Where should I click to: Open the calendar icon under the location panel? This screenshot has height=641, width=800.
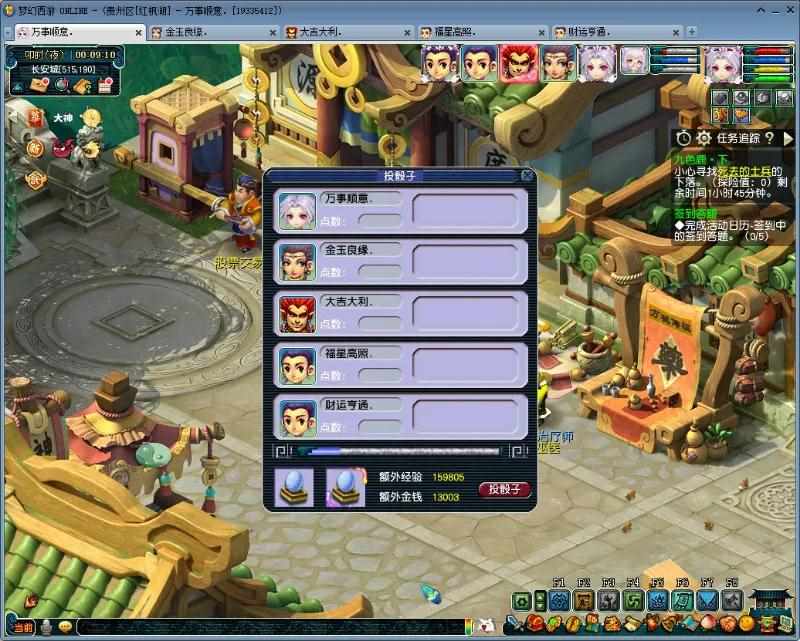pyautogui.click(x=105, y=86)
